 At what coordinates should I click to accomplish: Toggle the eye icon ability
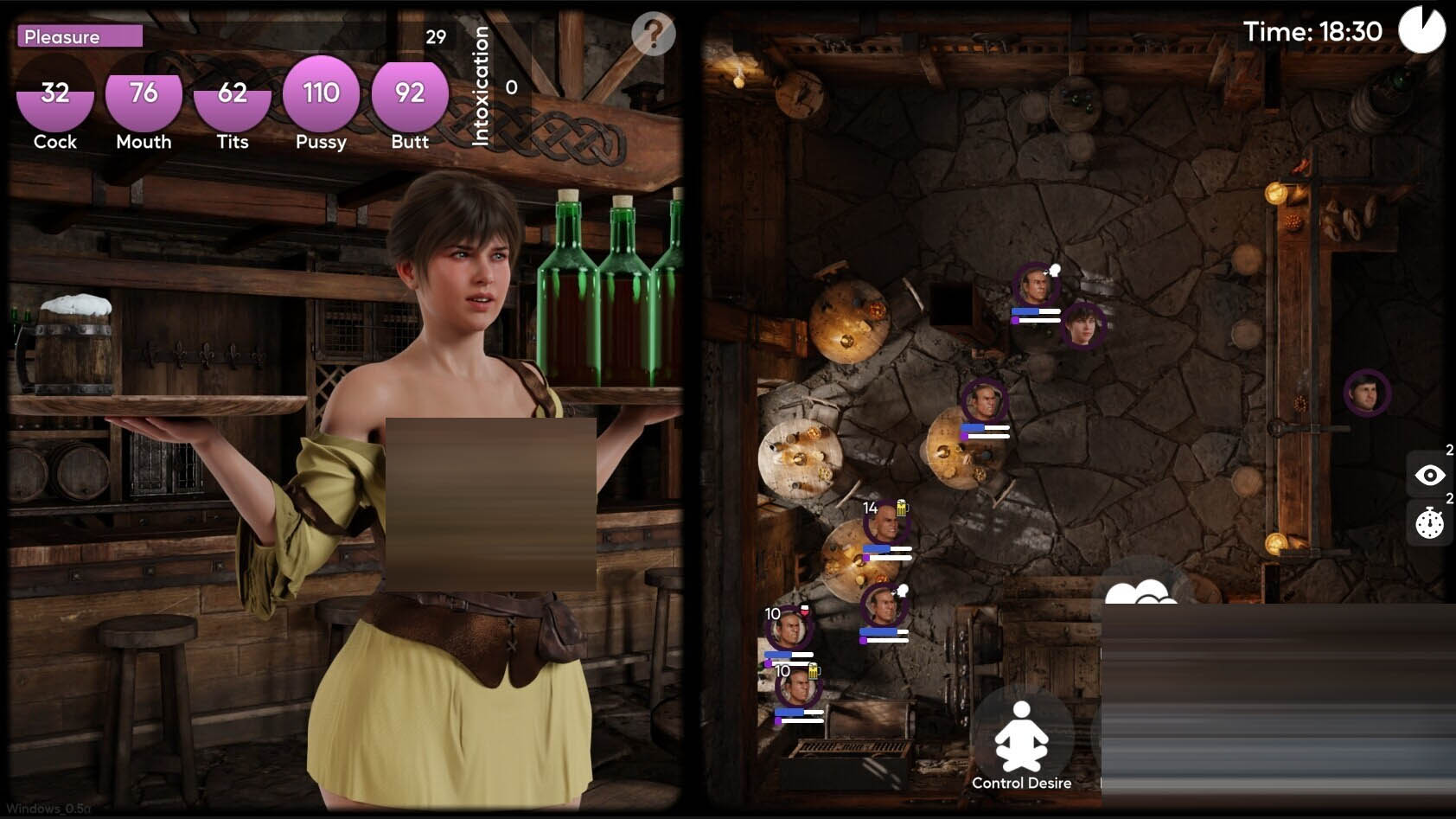(1429, 475)
